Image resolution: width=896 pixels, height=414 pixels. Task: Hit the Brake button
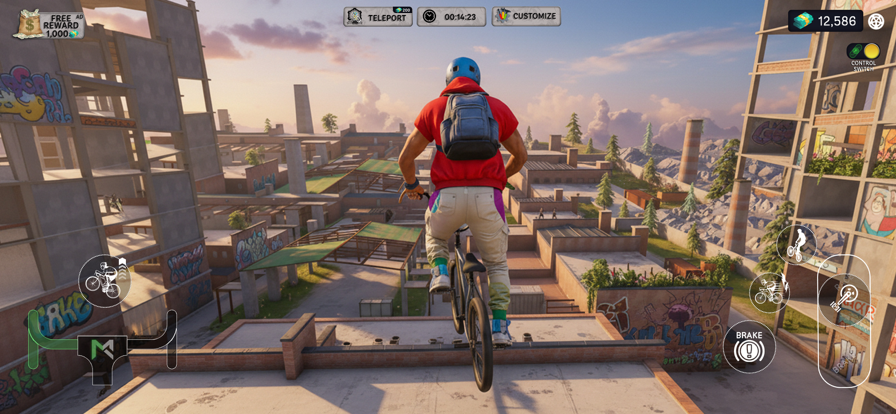click(x=749, y=346)
